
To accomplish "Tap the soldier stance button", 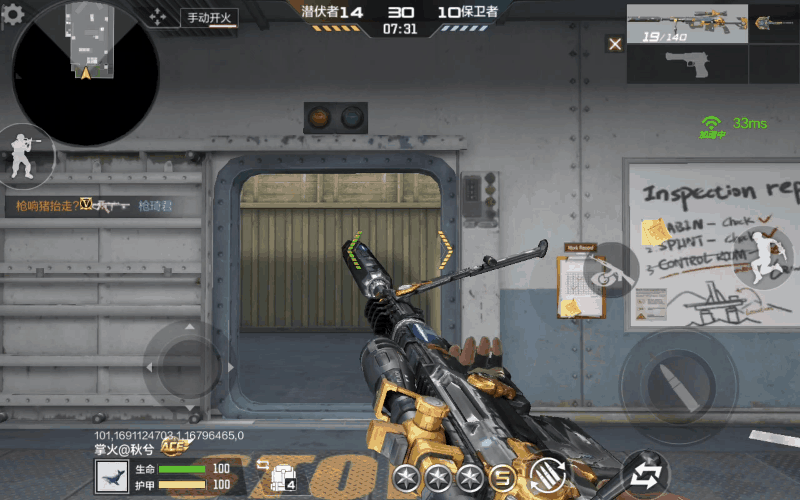I will pos(22,157).
